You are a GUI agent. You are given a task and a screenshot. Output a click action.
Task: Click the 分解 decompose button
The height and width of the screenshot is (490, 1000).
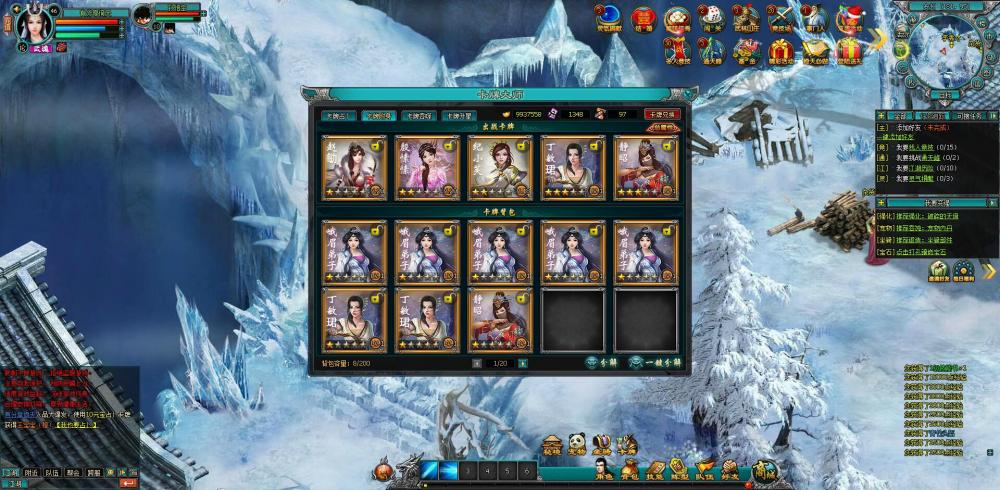point(602,362)
